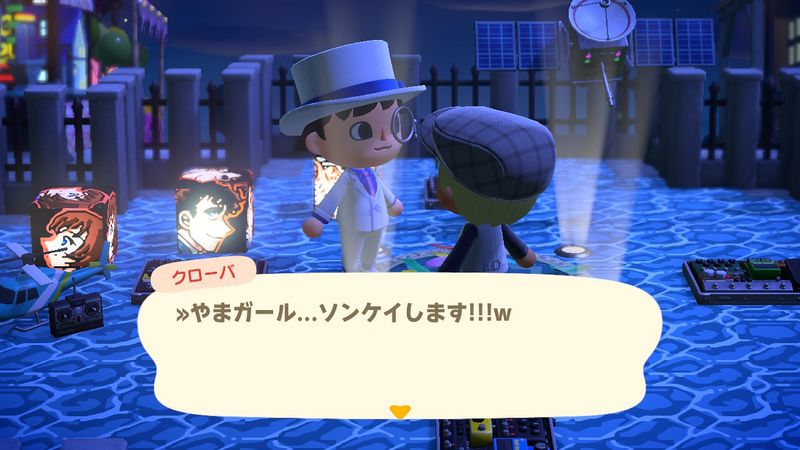The height and width of the screenshot is (450, 800).
Task: Click the yellow continue arrow in dialogue
Action: [400, 411]
